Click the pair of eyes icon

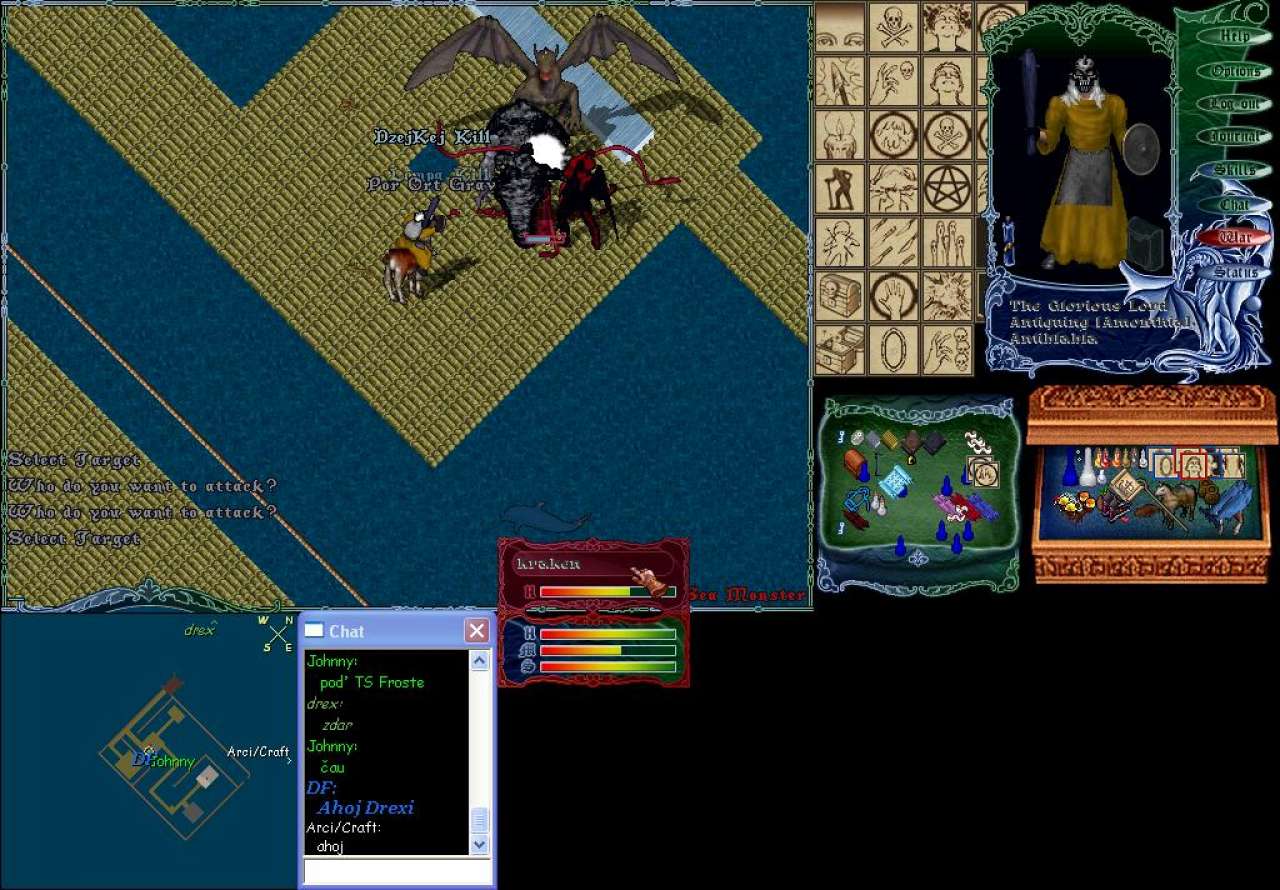click(840, 26)
